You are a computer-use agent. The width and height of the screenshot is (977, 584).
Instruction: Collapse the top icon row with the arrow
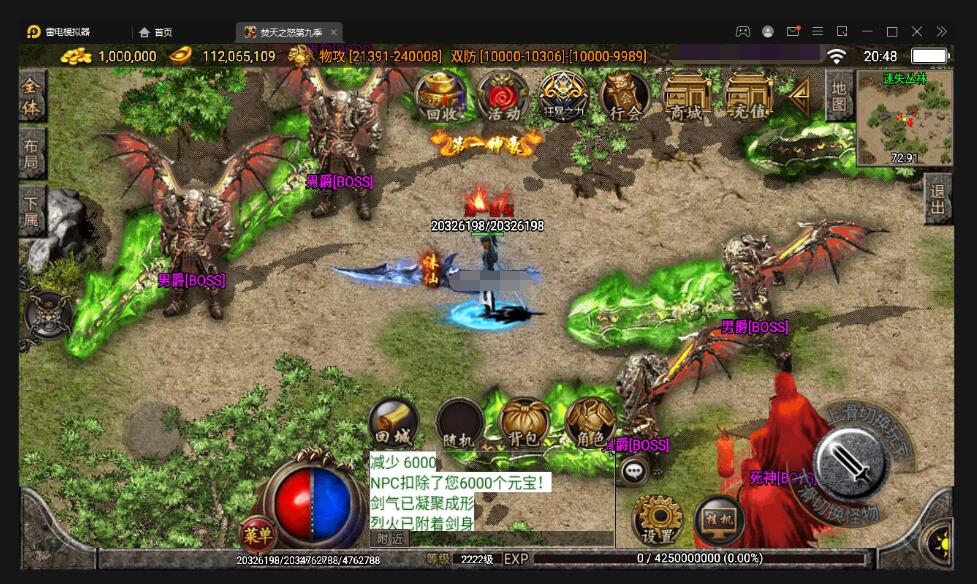[x=799, y=95]
